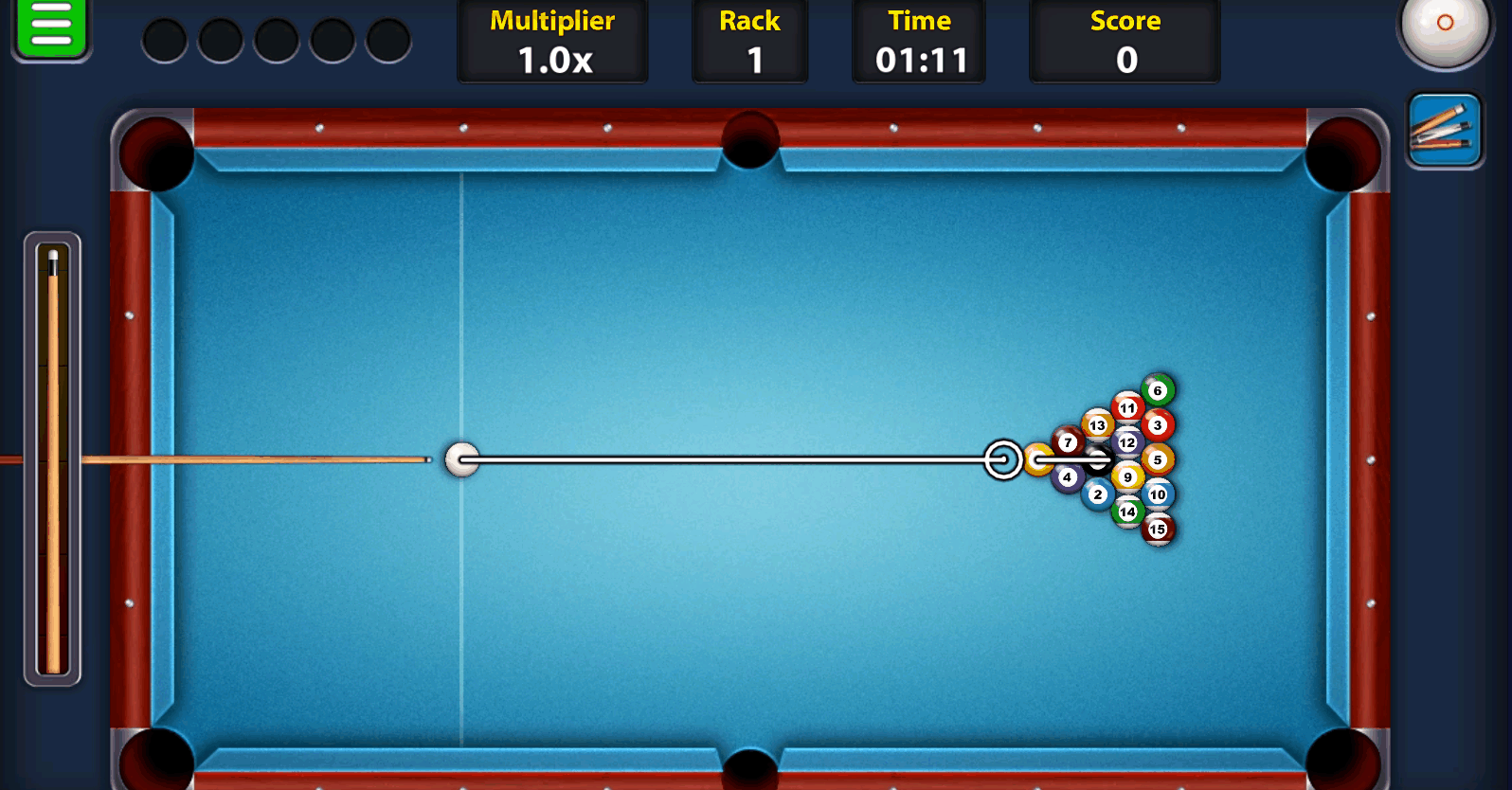The height and width of the screenshot is (790, 1512).
Task: Click the Score display panel
Action: tap(1124, 41)
